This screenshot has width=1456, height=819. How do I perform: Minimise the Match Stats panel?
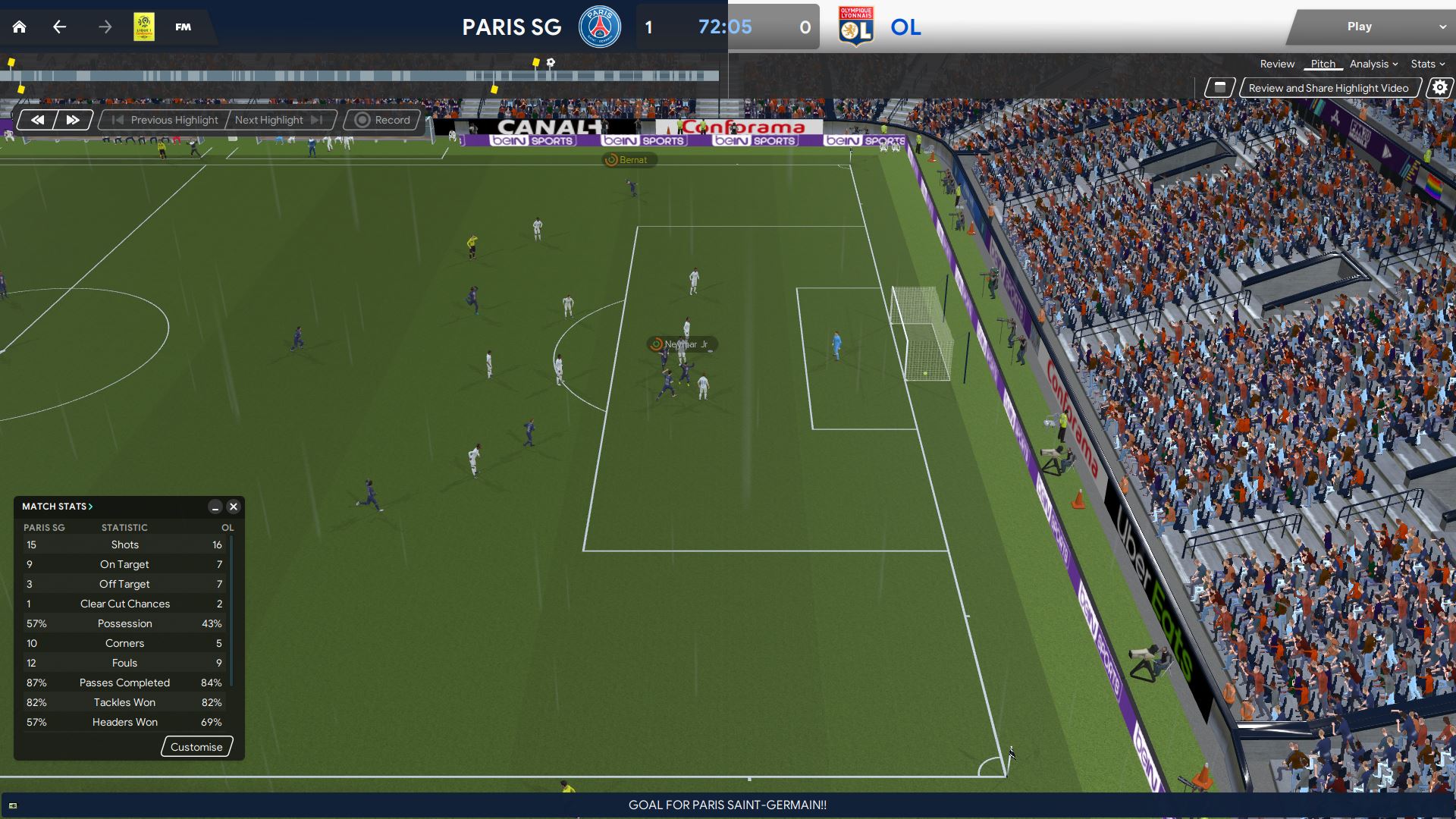click(x=215, y=507)
